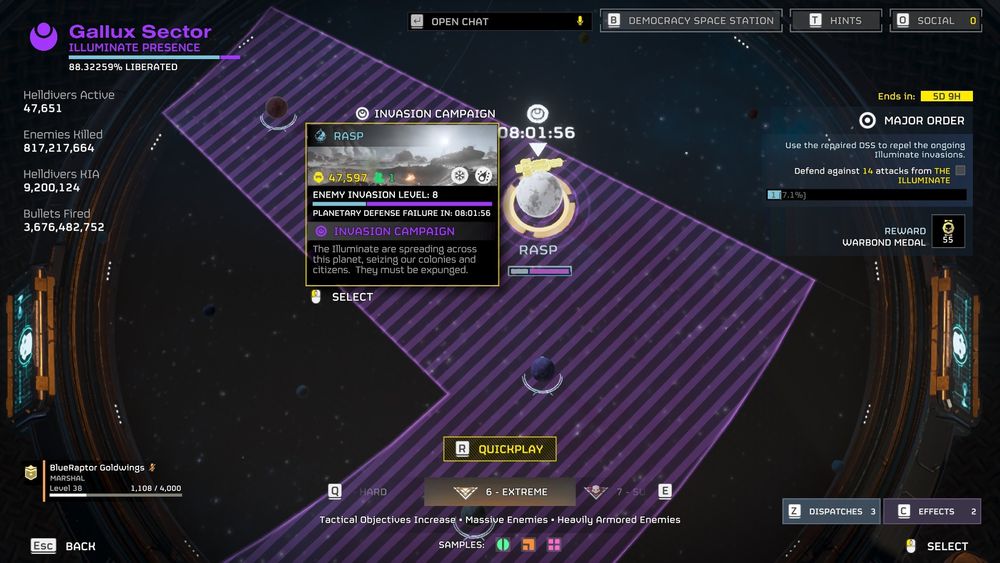Screen dimensions: 1000x563
Task: Open the Dispatches list
Action: [x=831, y=511]
